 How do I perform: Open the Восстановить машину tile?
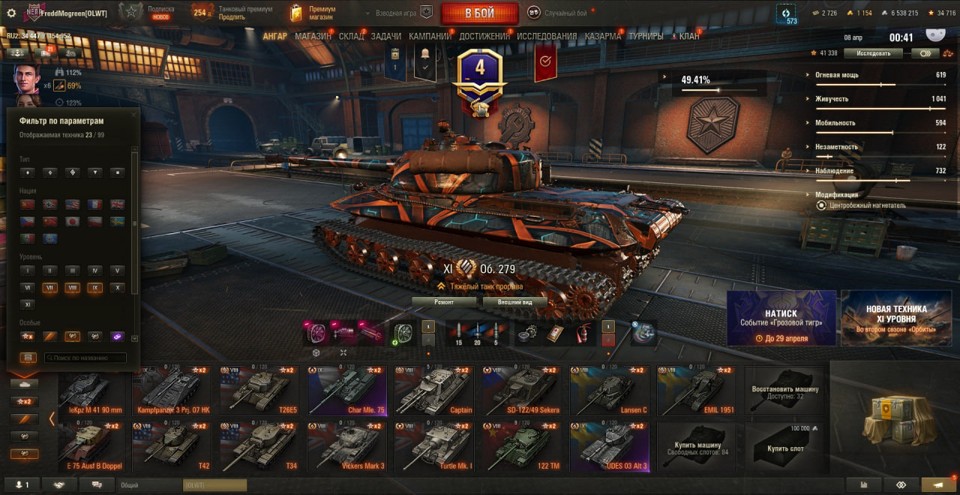click(x=783, y=389)
